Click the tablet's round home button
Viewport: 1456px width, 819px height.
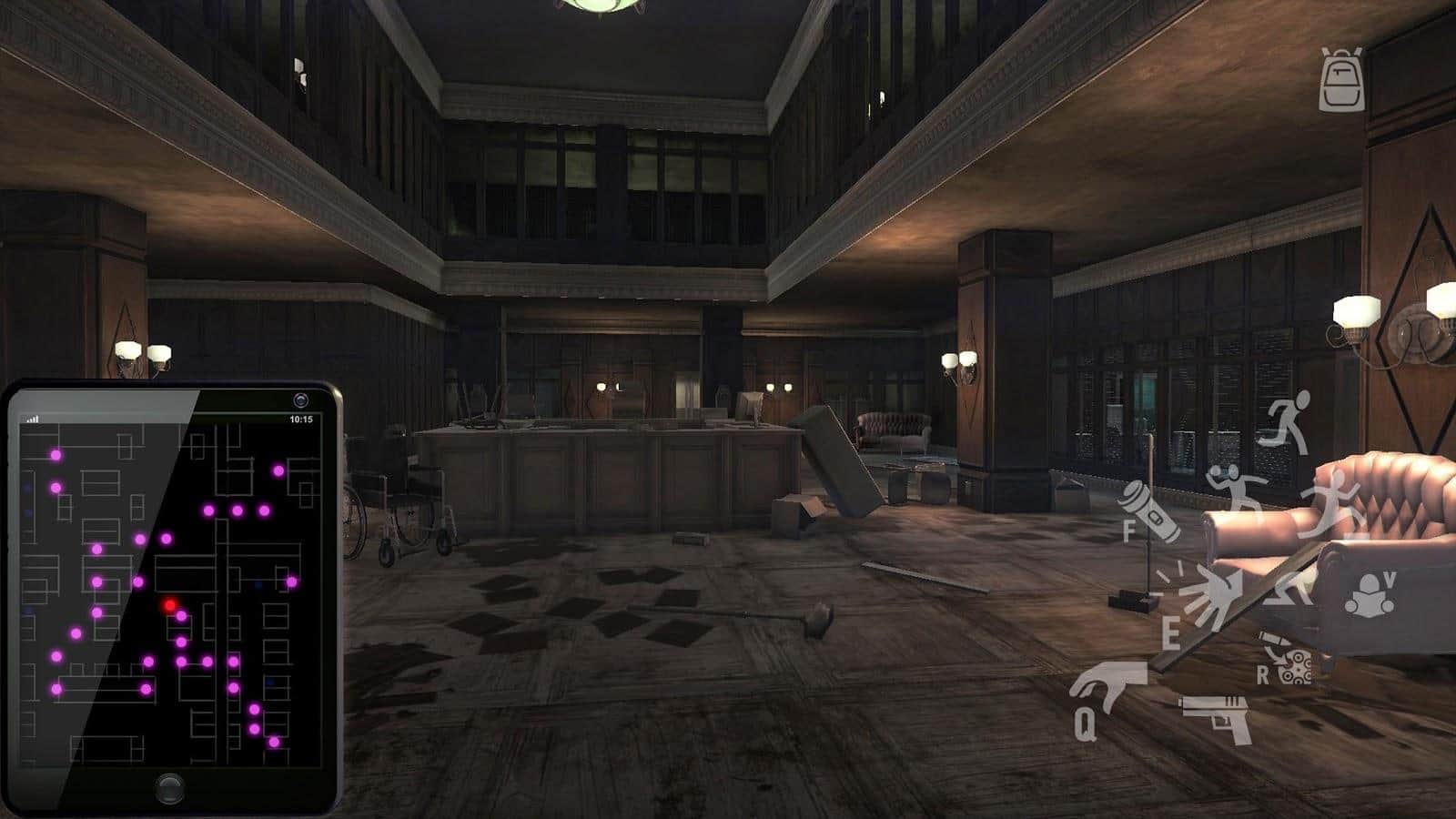point(169,787)
